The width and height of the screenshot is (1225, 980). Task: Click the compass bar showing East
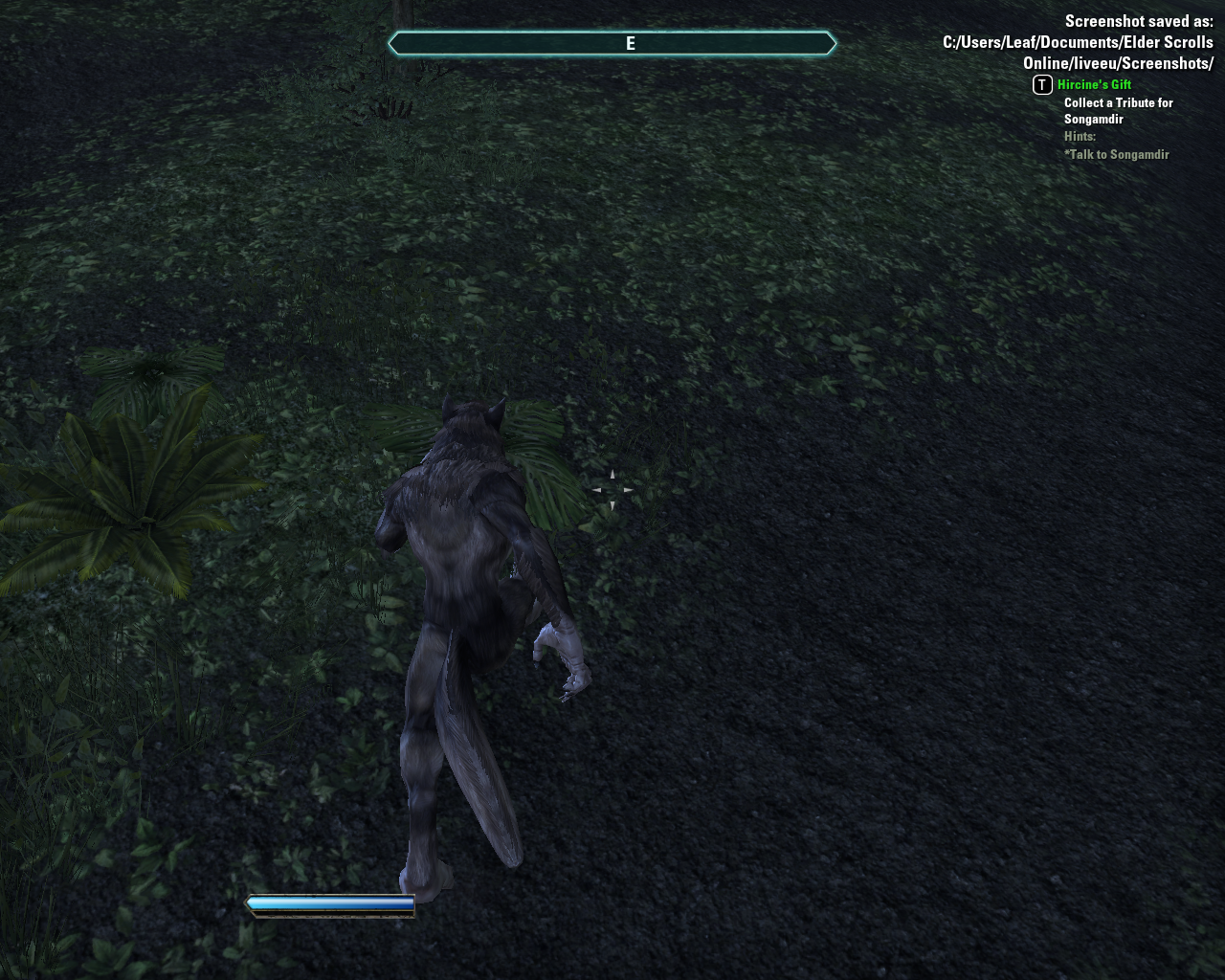click(x=612, y=43)
